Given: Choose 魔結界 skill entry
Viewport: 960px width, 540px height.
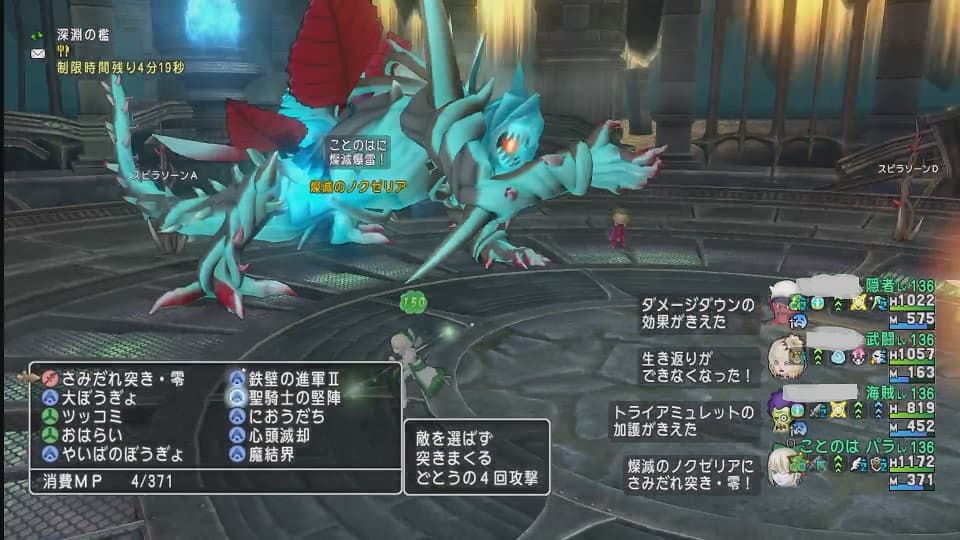Looking at the screenshot, I should point(275,454).
